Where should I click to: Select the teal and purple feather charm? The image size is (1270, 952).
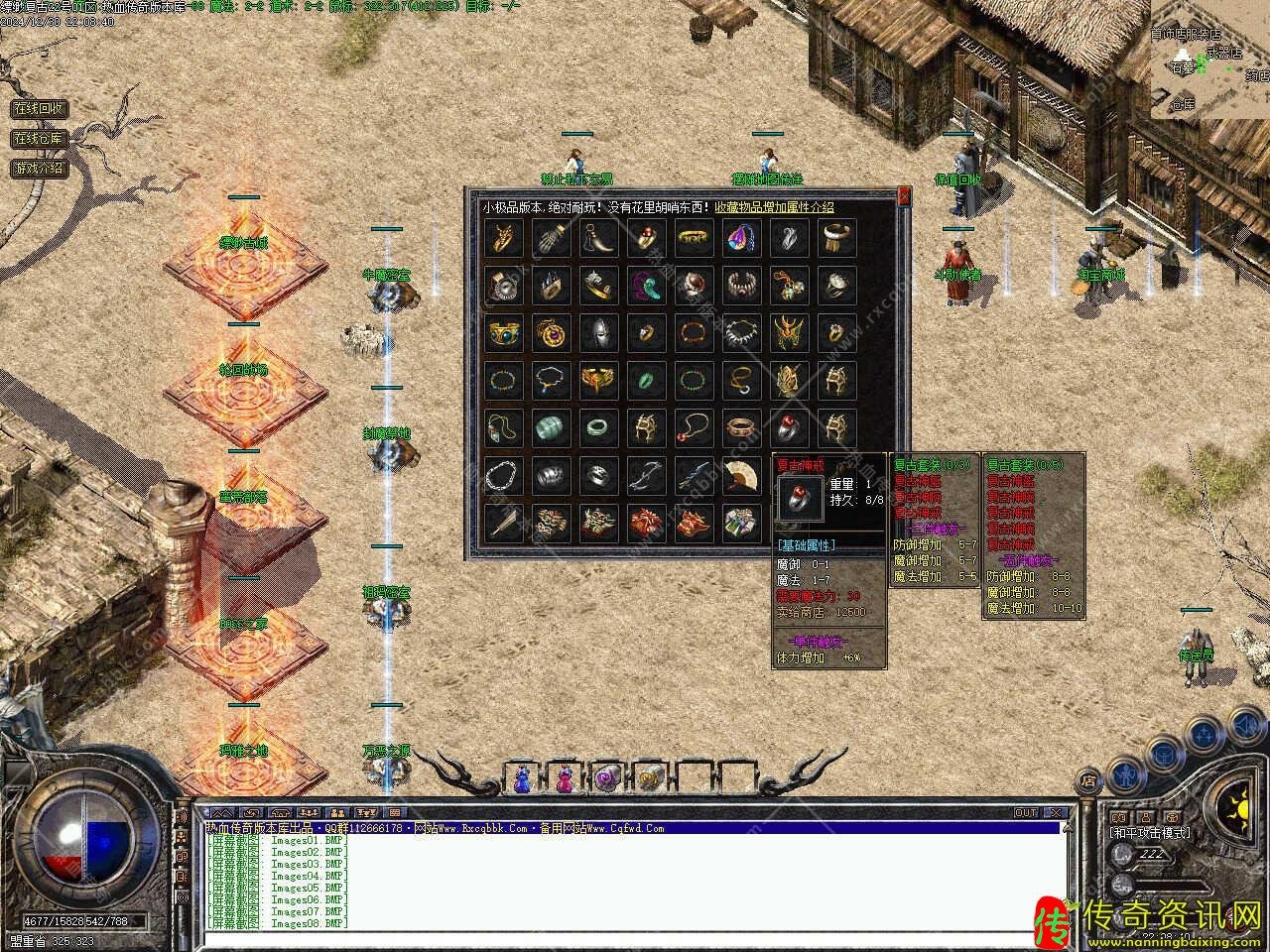click(x=647, y=286)
